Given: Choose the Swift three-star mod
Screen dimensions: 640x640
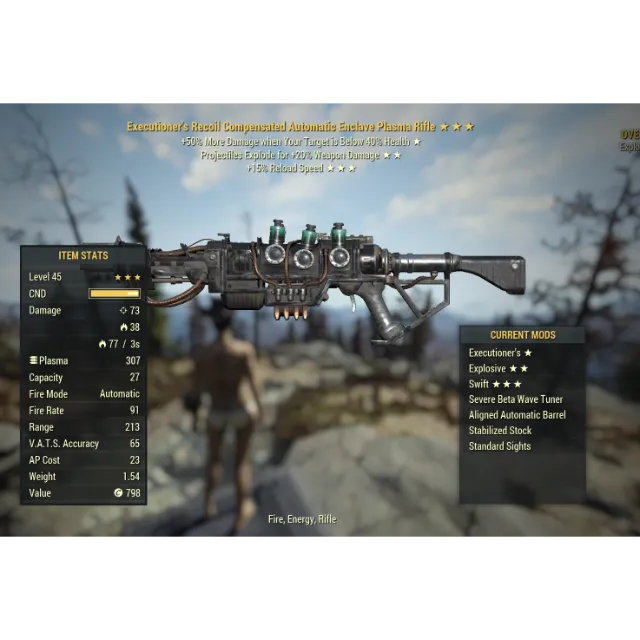Looking at the screenshot, I should (x=495, y=384).
